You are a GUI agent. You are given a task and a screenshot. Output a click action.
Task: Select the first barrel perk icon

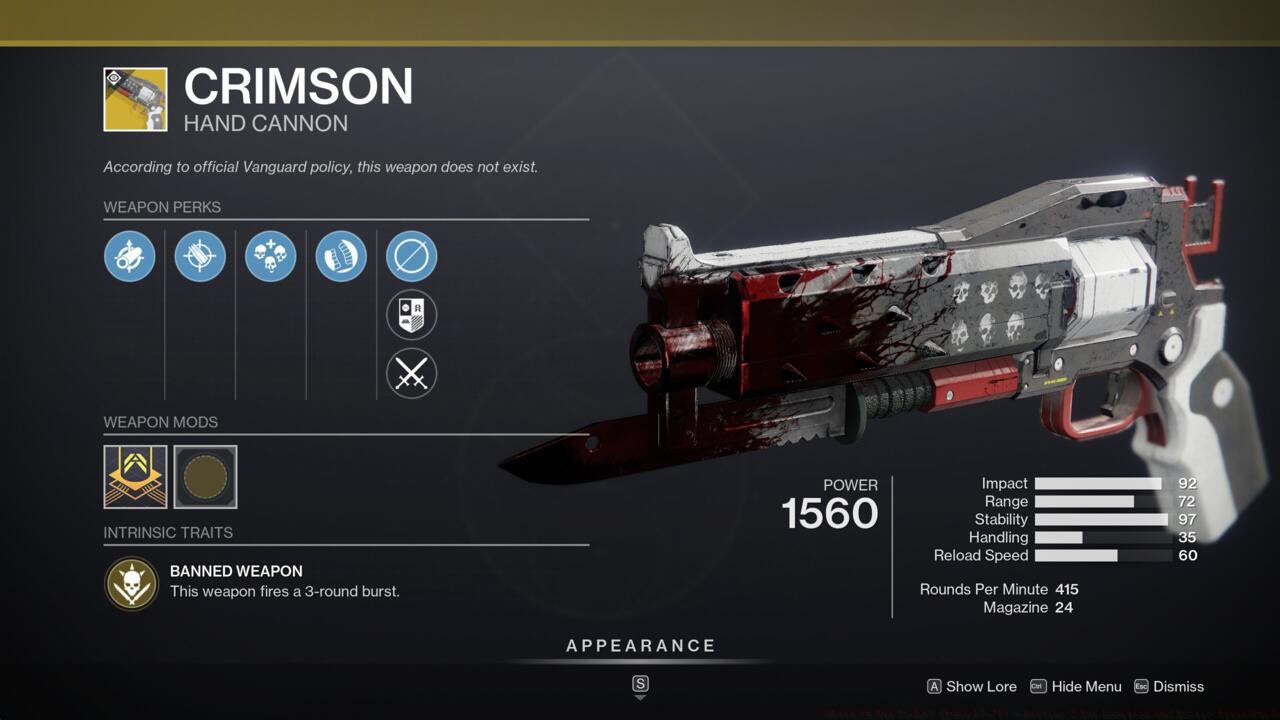point(129,256)
